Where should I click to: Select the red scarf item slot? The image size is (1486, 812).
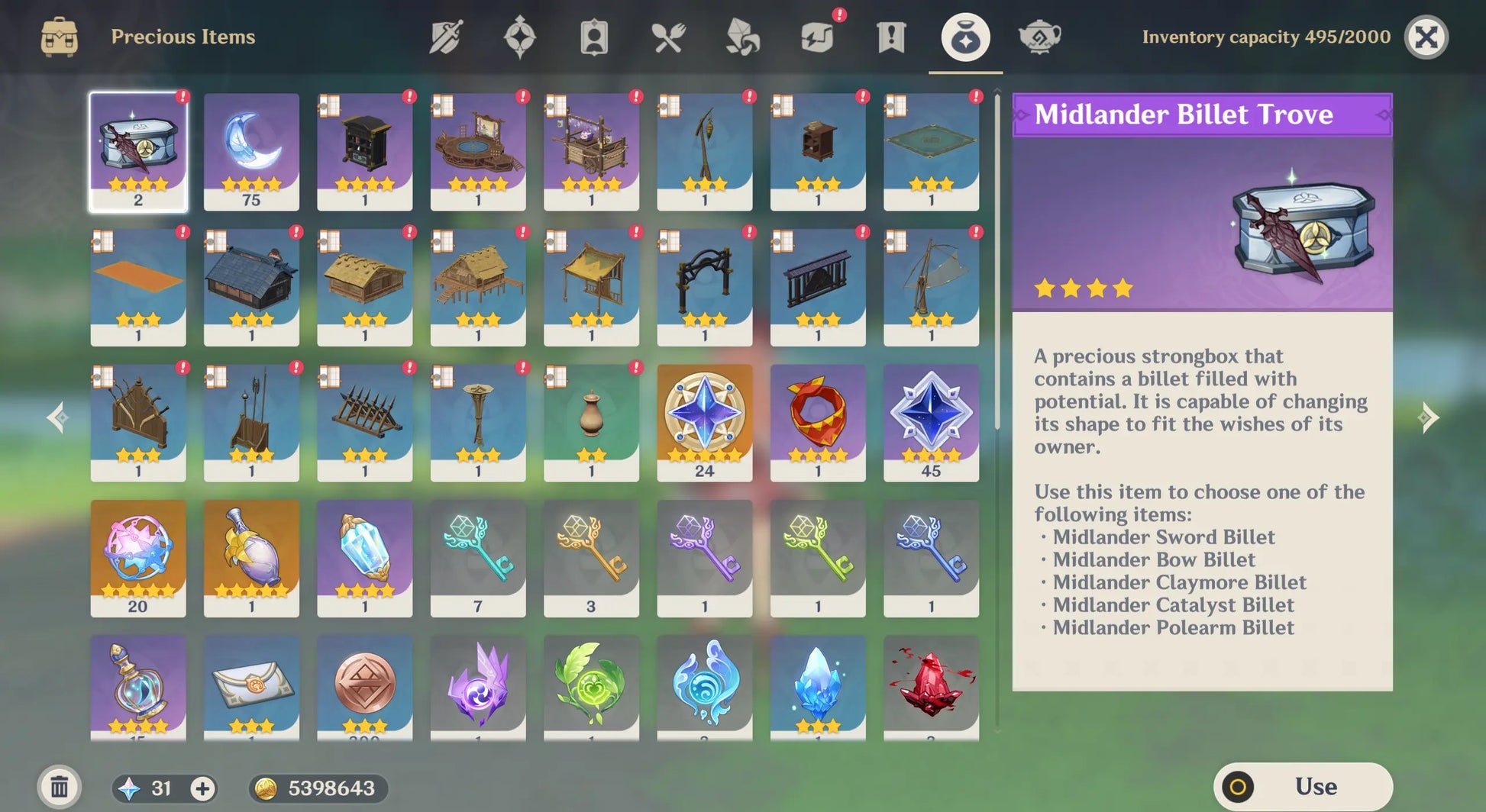pyautogui.click(x=818, y=421)
